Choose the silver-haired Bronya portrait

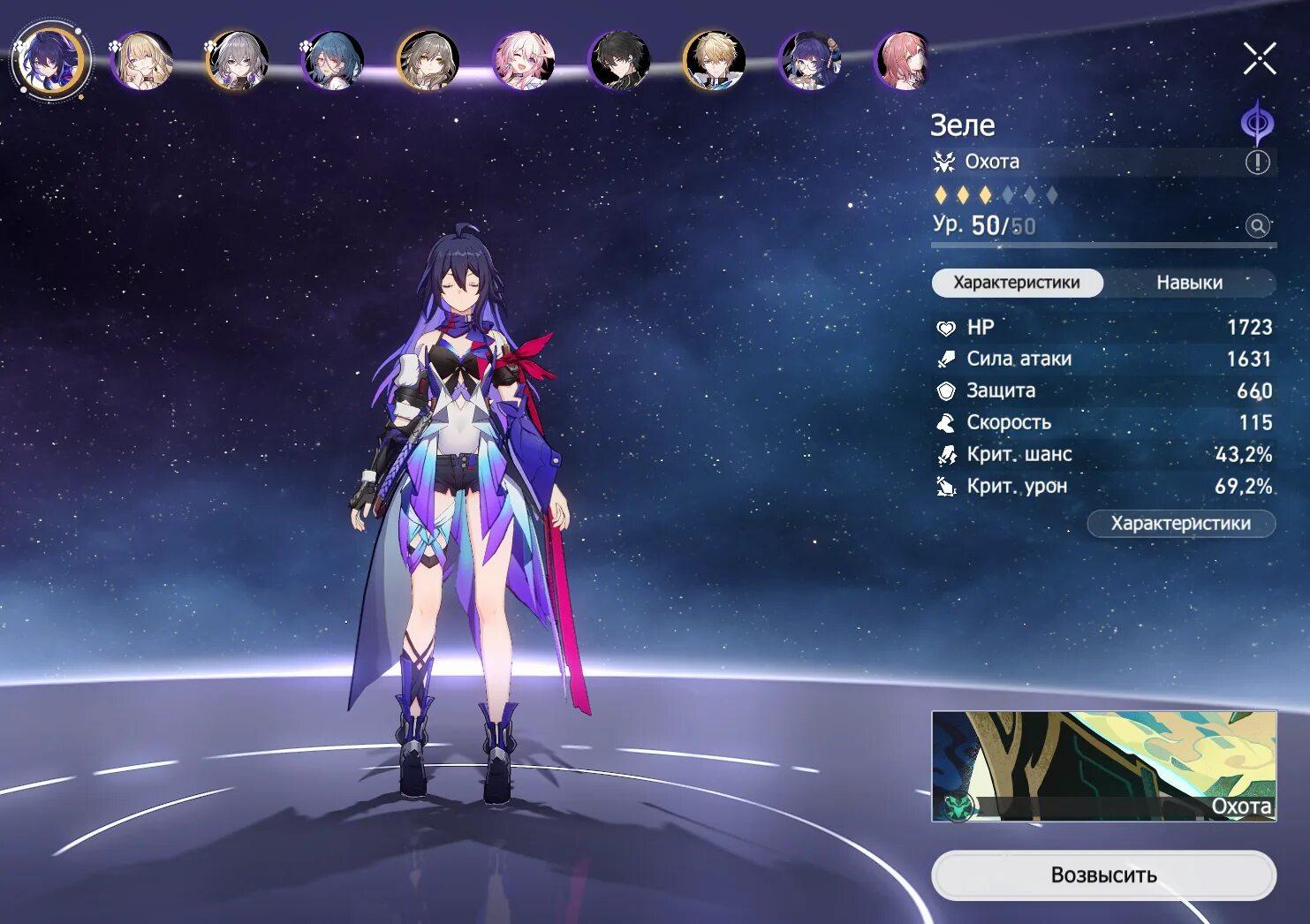click(238, 60)
